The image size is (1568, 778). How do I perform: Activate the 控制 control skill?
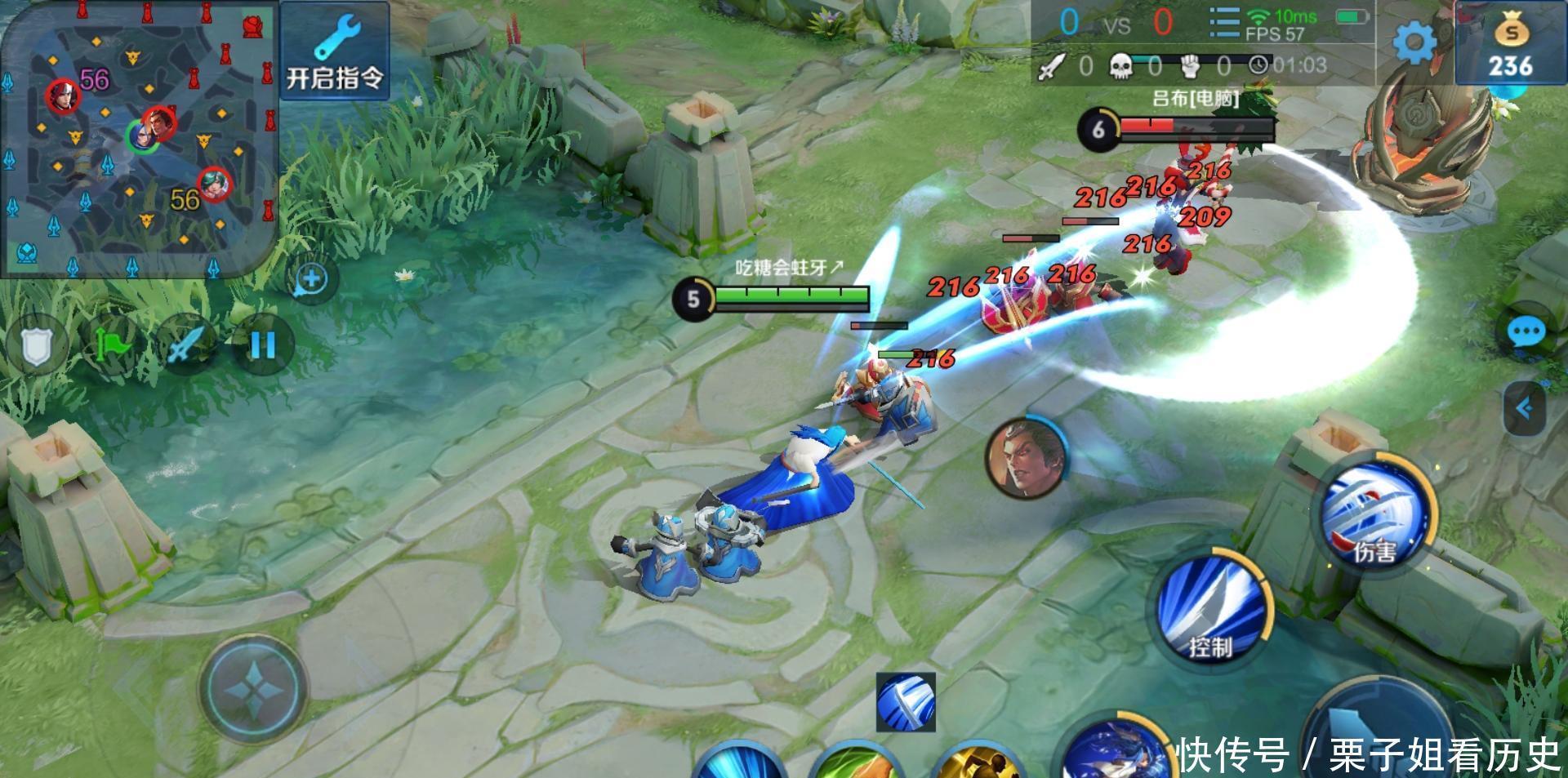(1212, 608)
